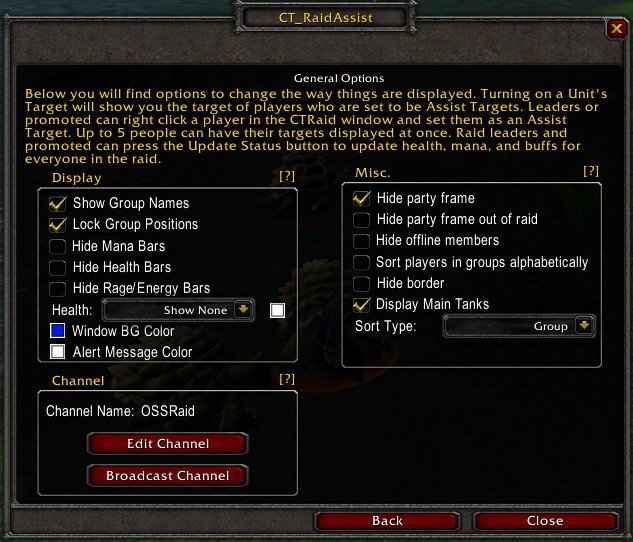Screen dimensions: 633x542
Task: Toggle Hide party frame checkbox
Action: click(362, 198)
